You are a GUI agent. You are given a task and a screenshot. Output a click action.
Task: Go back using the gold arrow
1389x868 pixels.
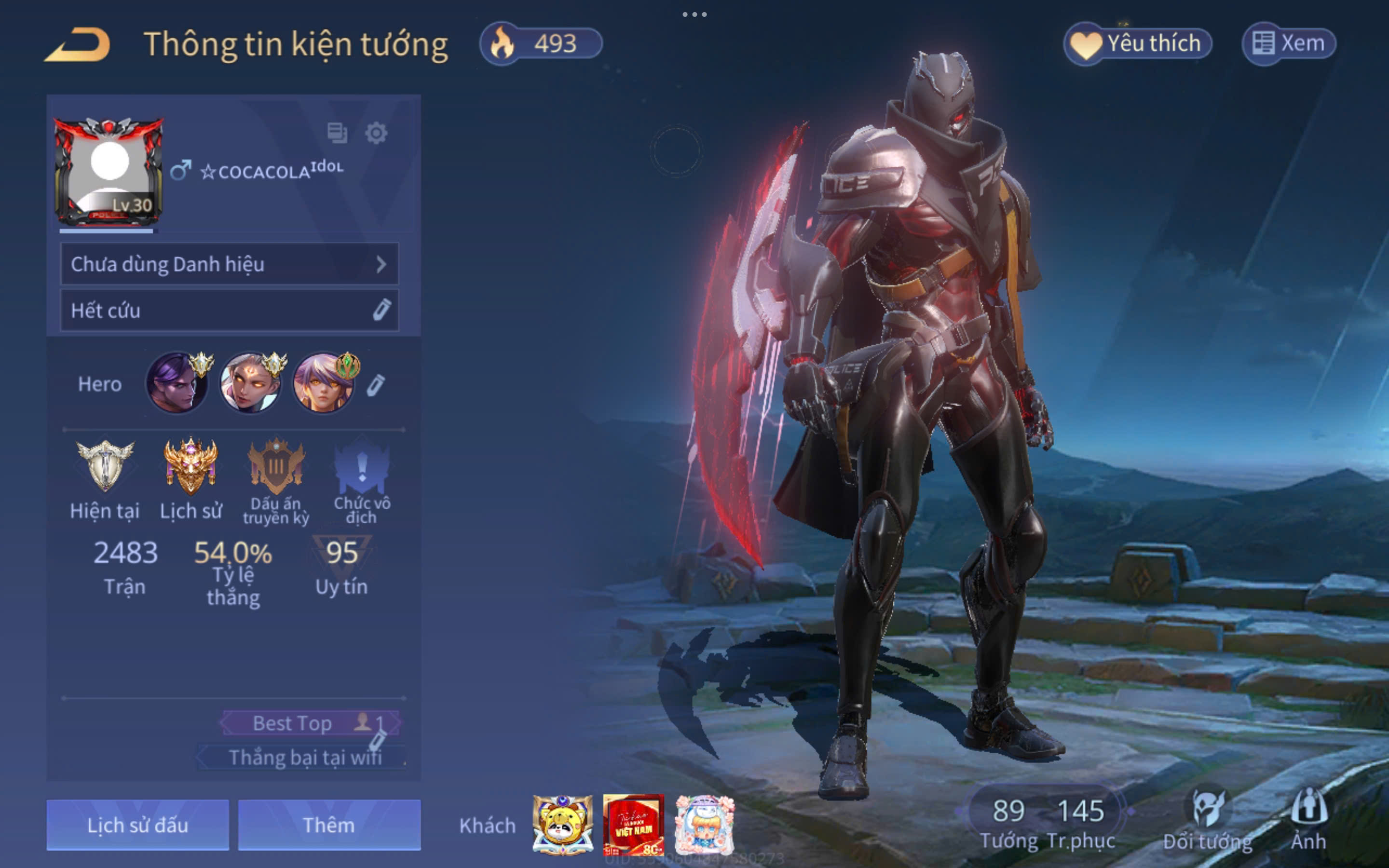[x=78, y=45]
